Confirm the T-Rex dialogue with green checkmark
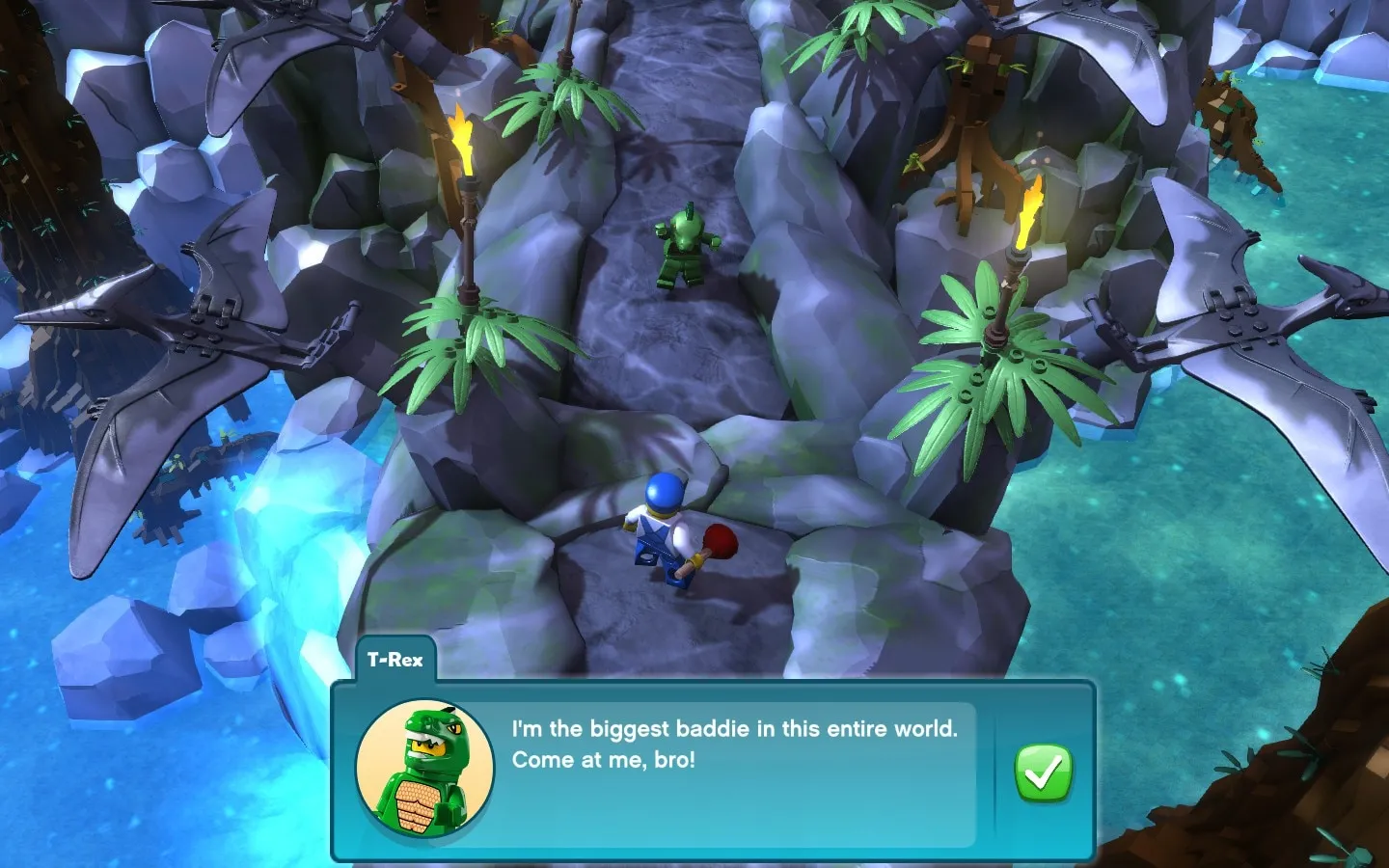Screen dimensions: 1389x868 (x=1043, y=773)
